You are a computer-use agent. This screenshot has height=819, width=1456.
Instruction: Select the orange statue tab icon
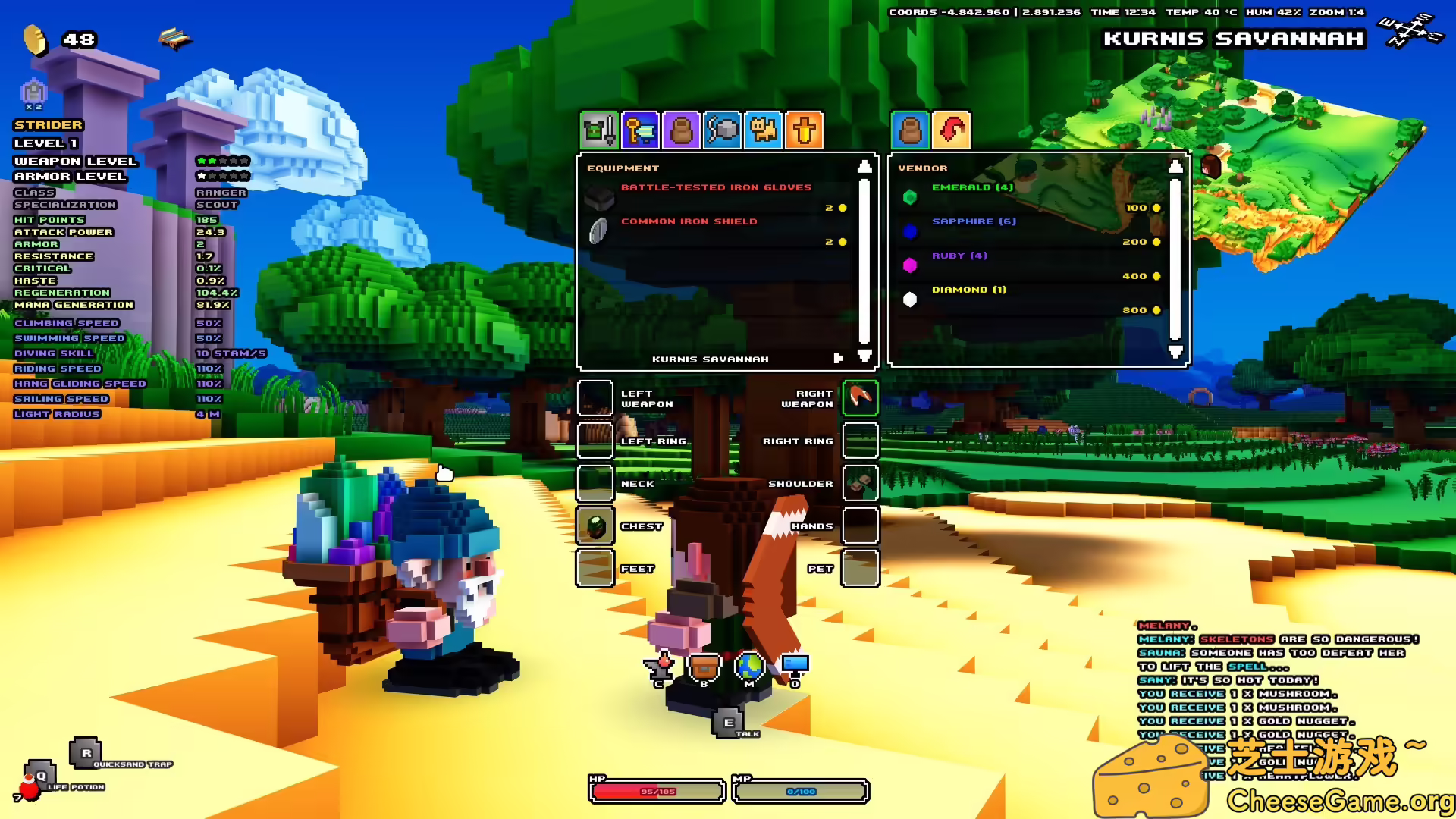[x=804, y=130]
